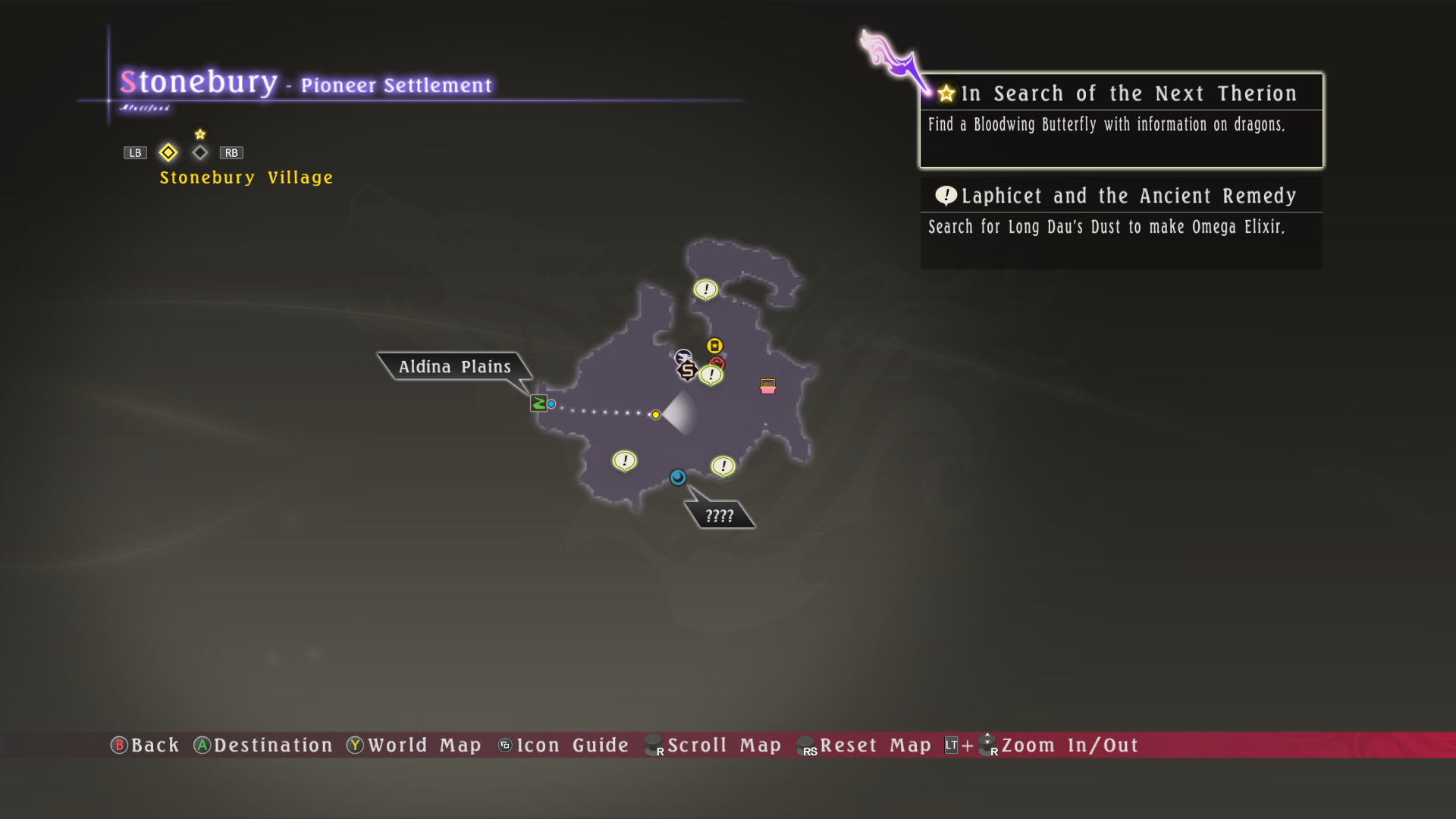
Task: Select the S save point icon
Action: [x=688, y=372]
